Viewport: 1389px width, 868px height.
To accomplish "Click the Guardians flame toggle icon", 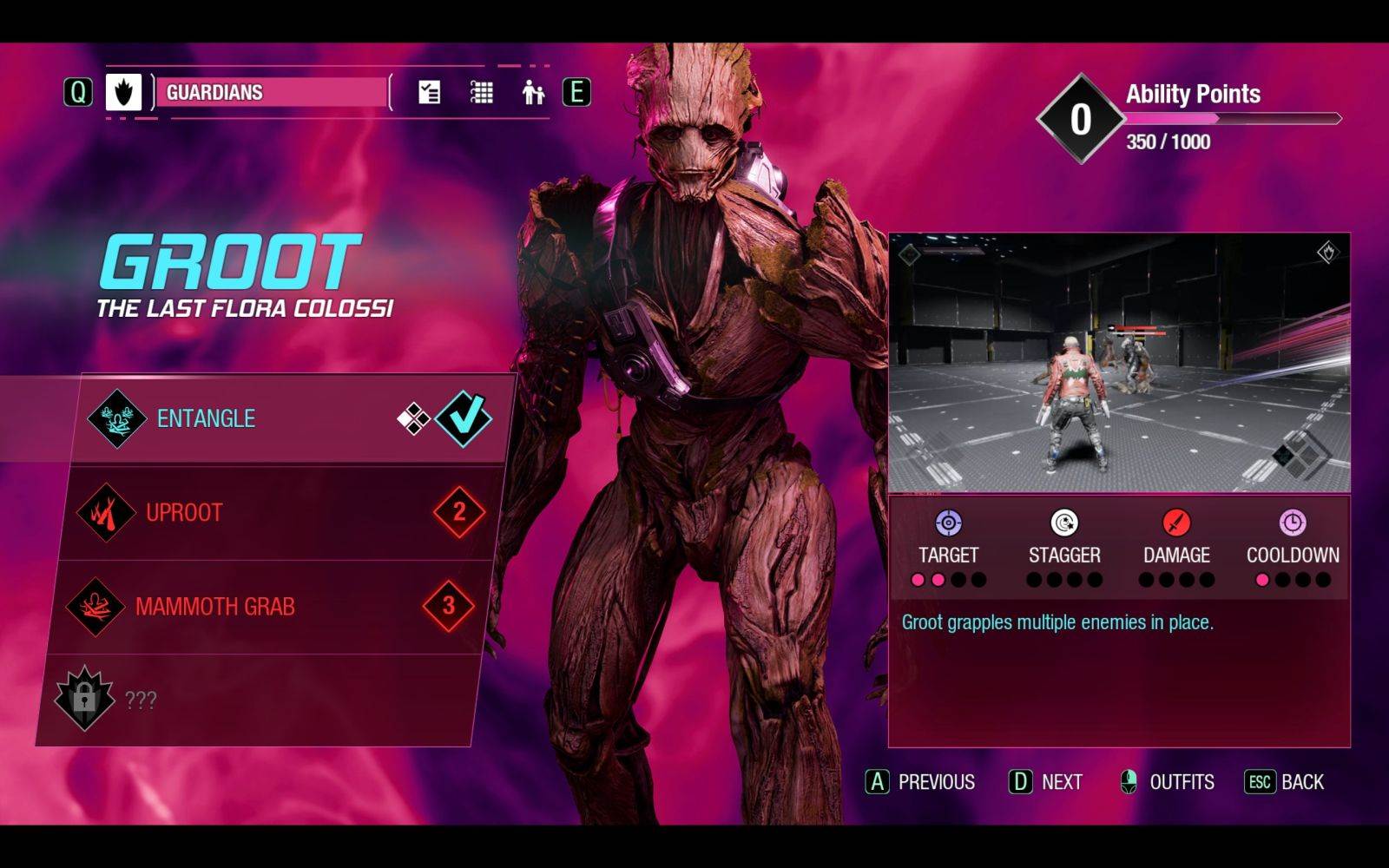I will [123, 90].
